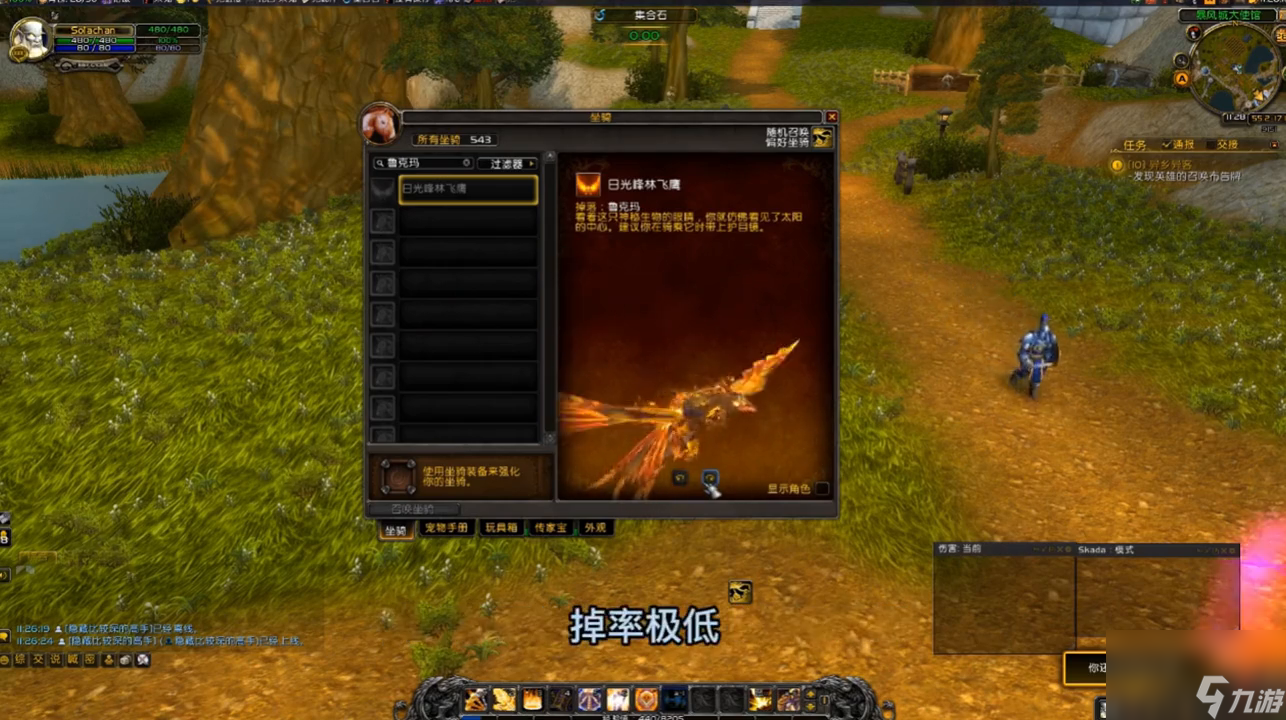The width and height of the screenshot is (1286, 720).
Task: Switch to the 宠物手册 tab
Action: (446, 528)
